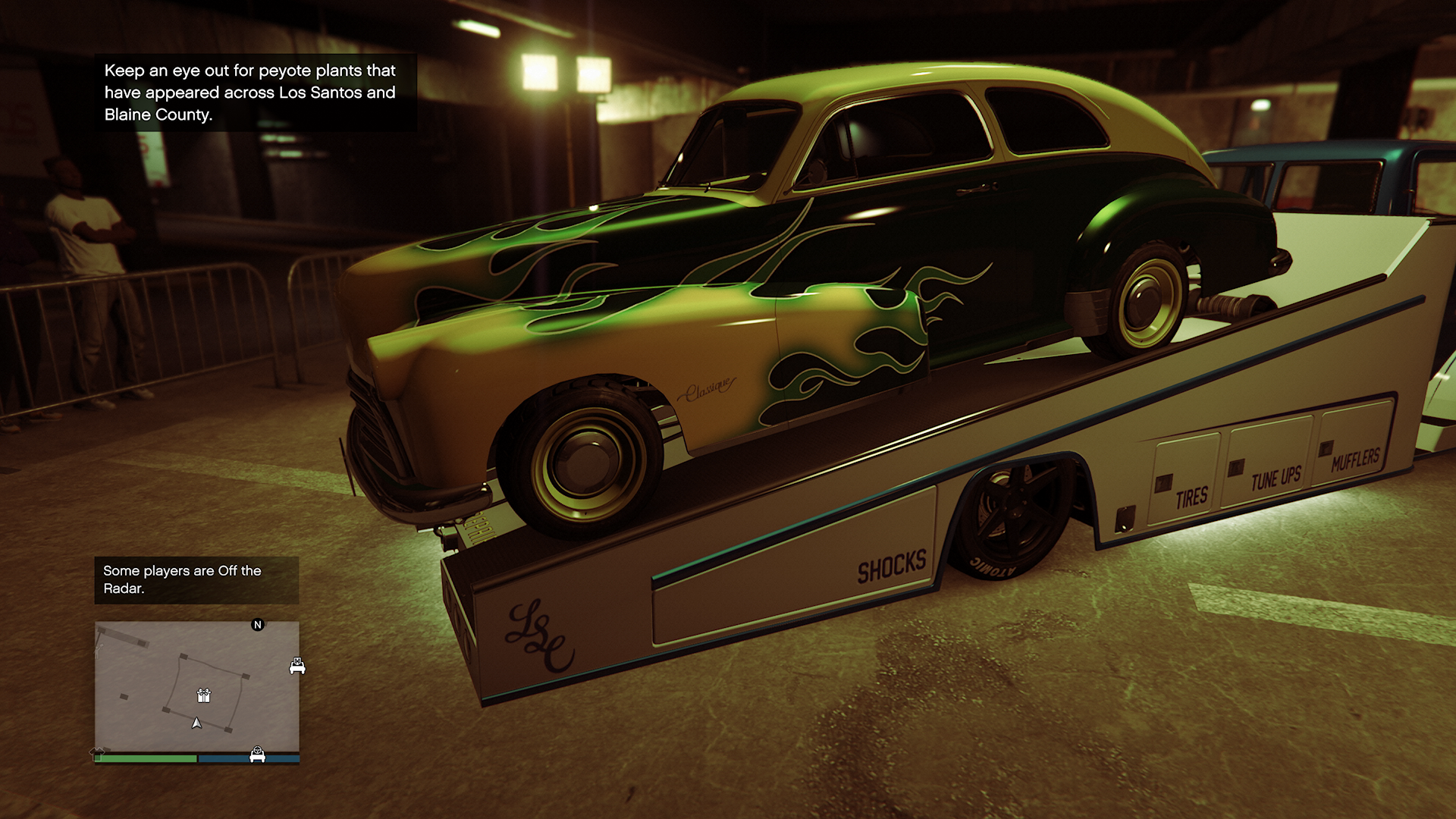Select the faded t-shirt marker on the minimap

98,752
